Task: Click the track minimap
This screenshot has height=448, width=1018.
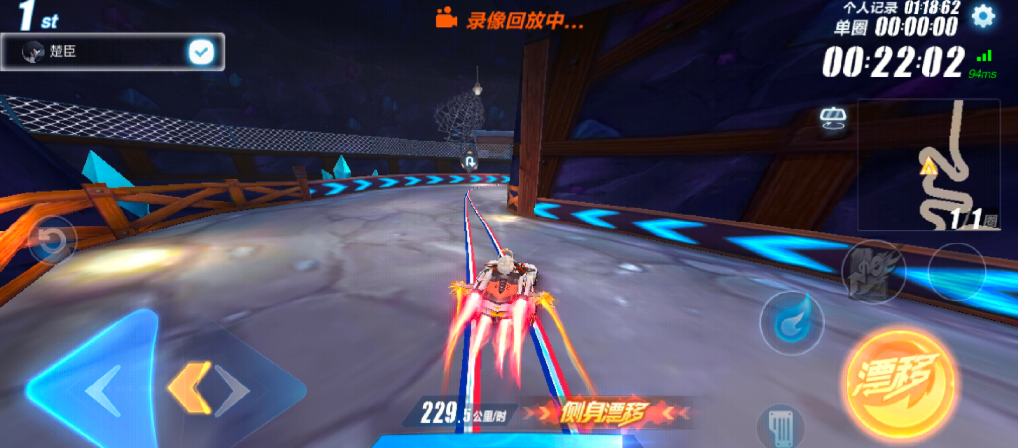Action: (927, 165)
